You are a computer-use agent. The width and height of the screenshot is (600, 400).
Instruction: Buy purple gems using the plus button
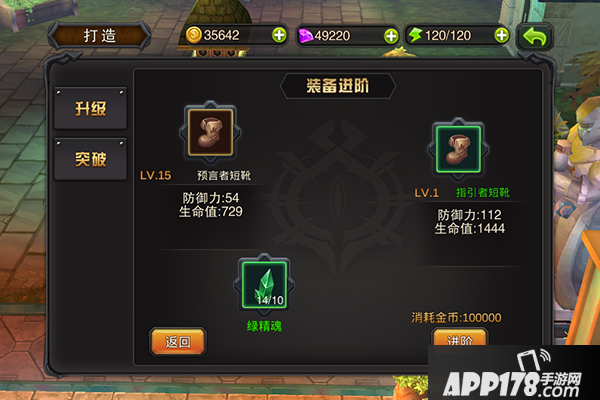(390, 35)
